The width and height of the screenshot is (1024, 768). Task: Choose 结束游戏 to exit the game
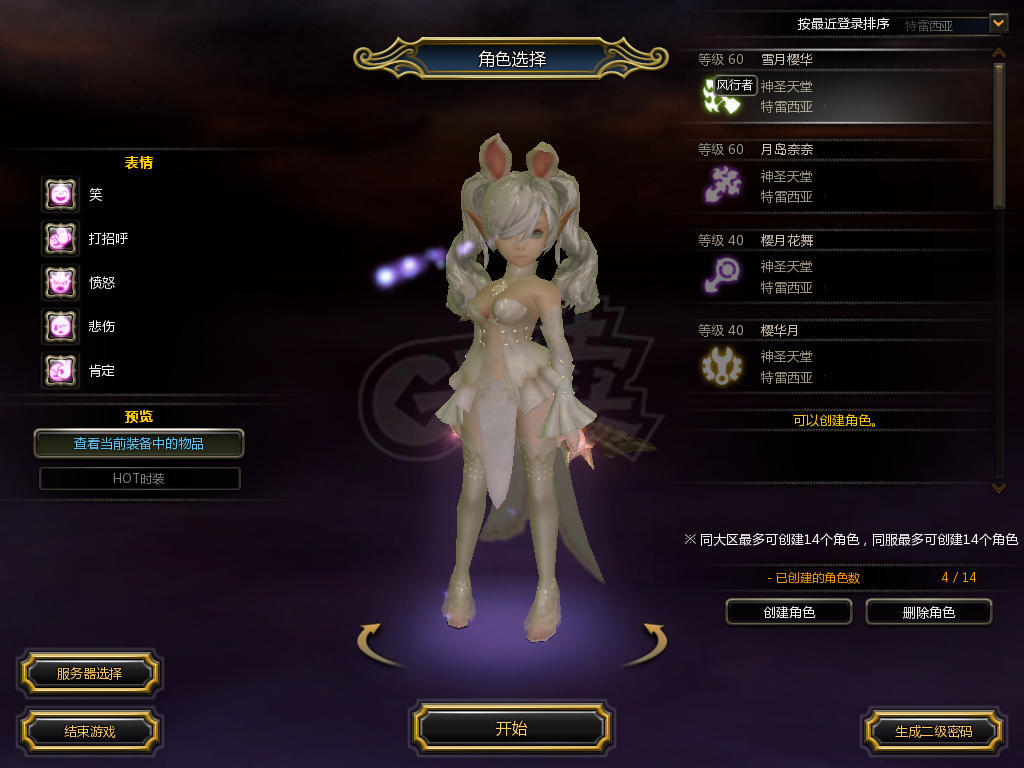point(89,731)
